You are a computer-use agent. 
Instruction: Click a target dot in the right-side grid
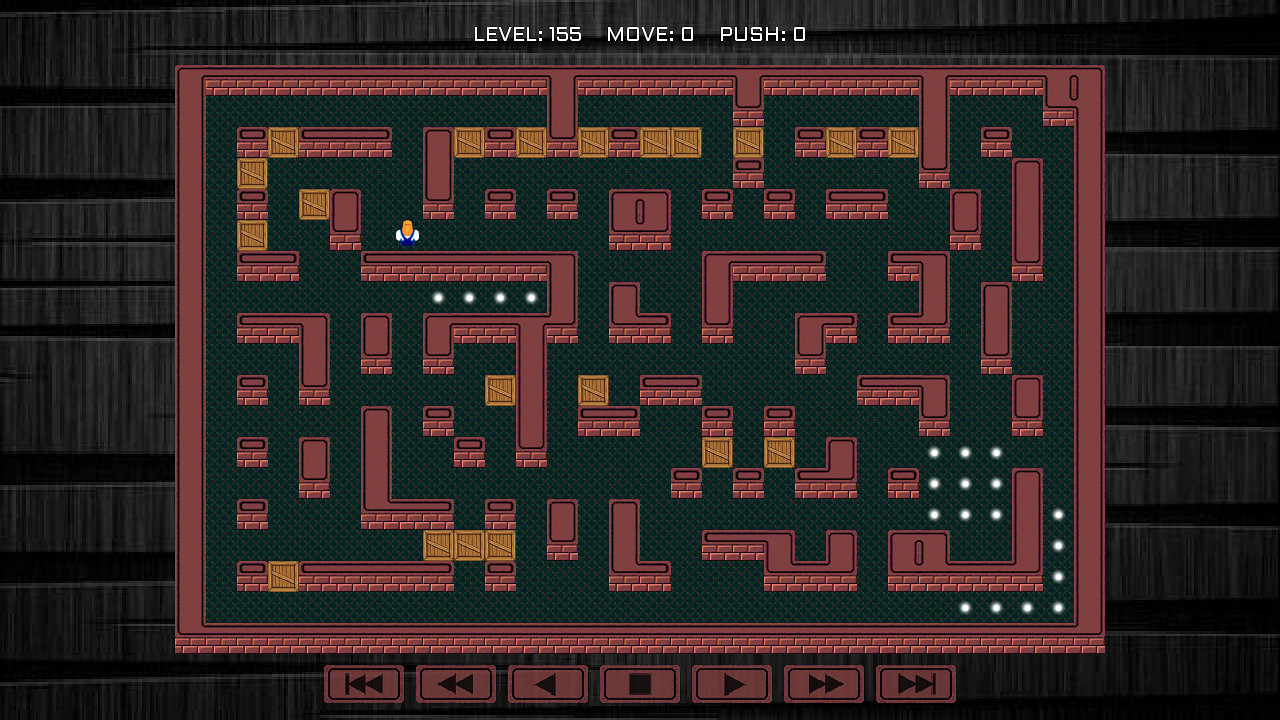click(x=963, y=483)
